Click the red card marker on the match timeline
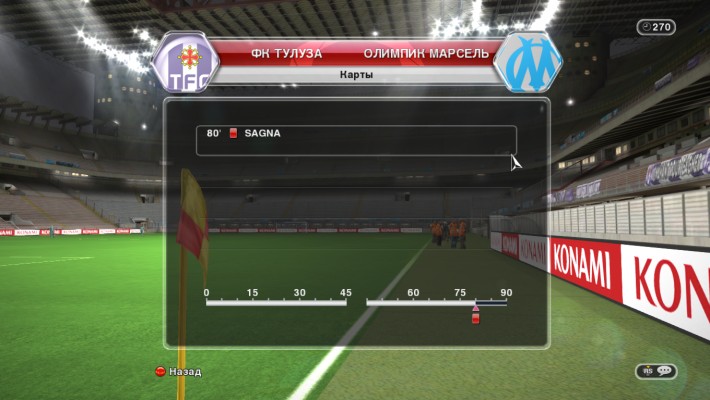 pos(476,316)
